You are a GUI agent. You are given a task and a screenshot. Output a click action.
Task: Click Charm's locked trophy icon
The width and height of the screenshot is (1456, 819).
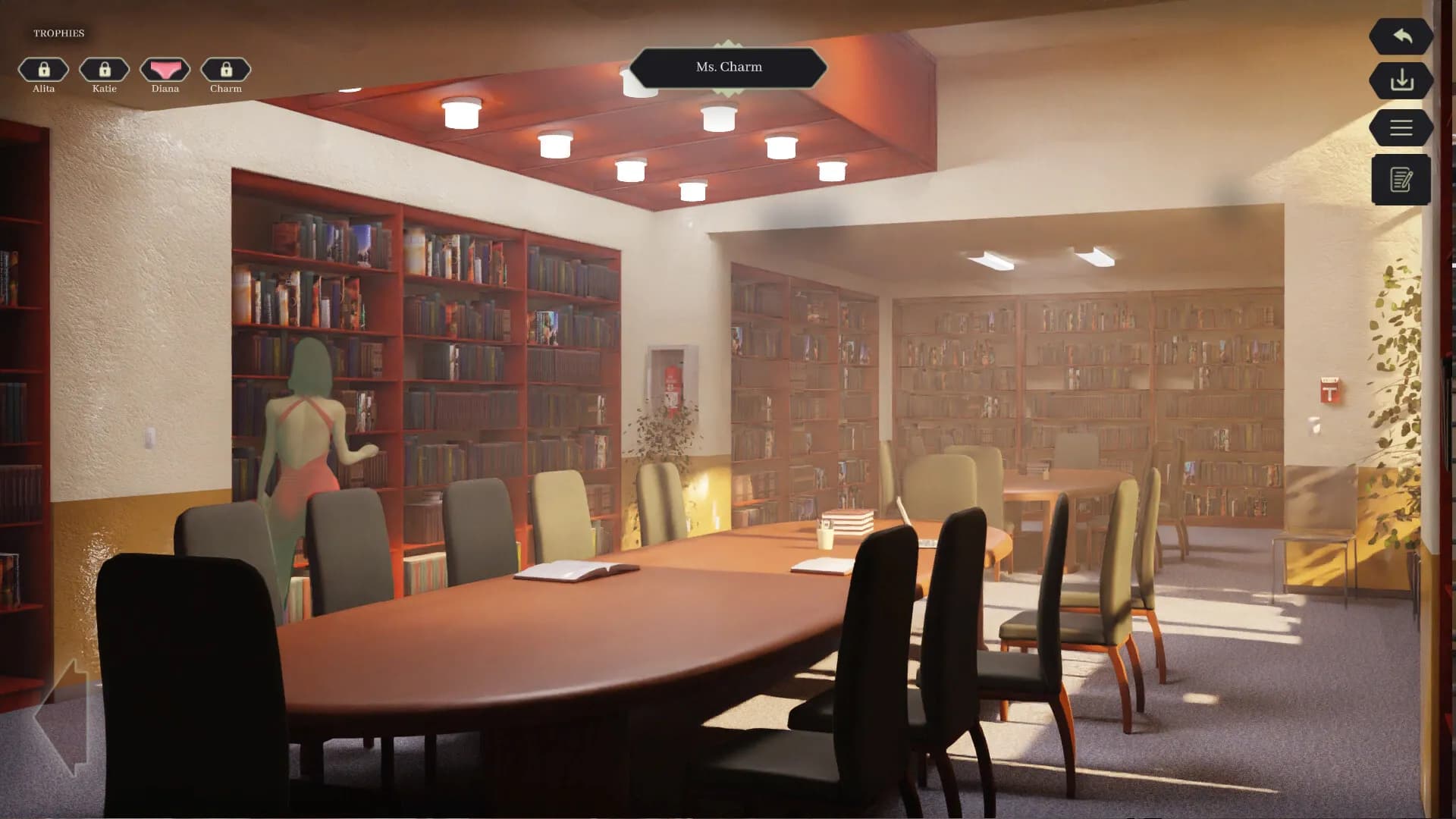pos(225,70)
